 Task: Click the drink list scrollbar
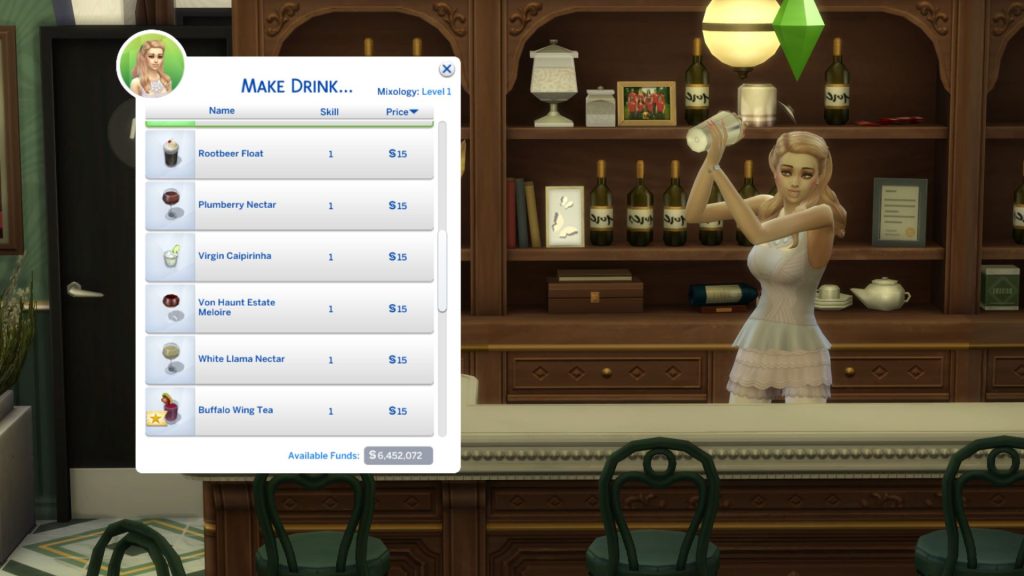point(442,272)
